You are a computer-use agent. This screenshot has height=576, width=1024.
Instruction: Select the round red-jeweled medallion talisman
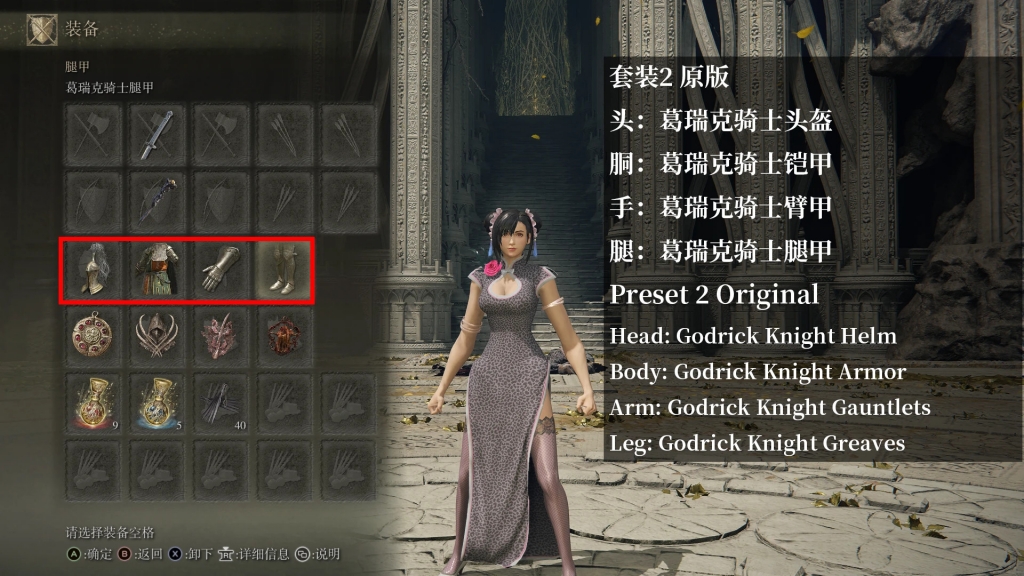pyautogui.click(x=93, y=336)
